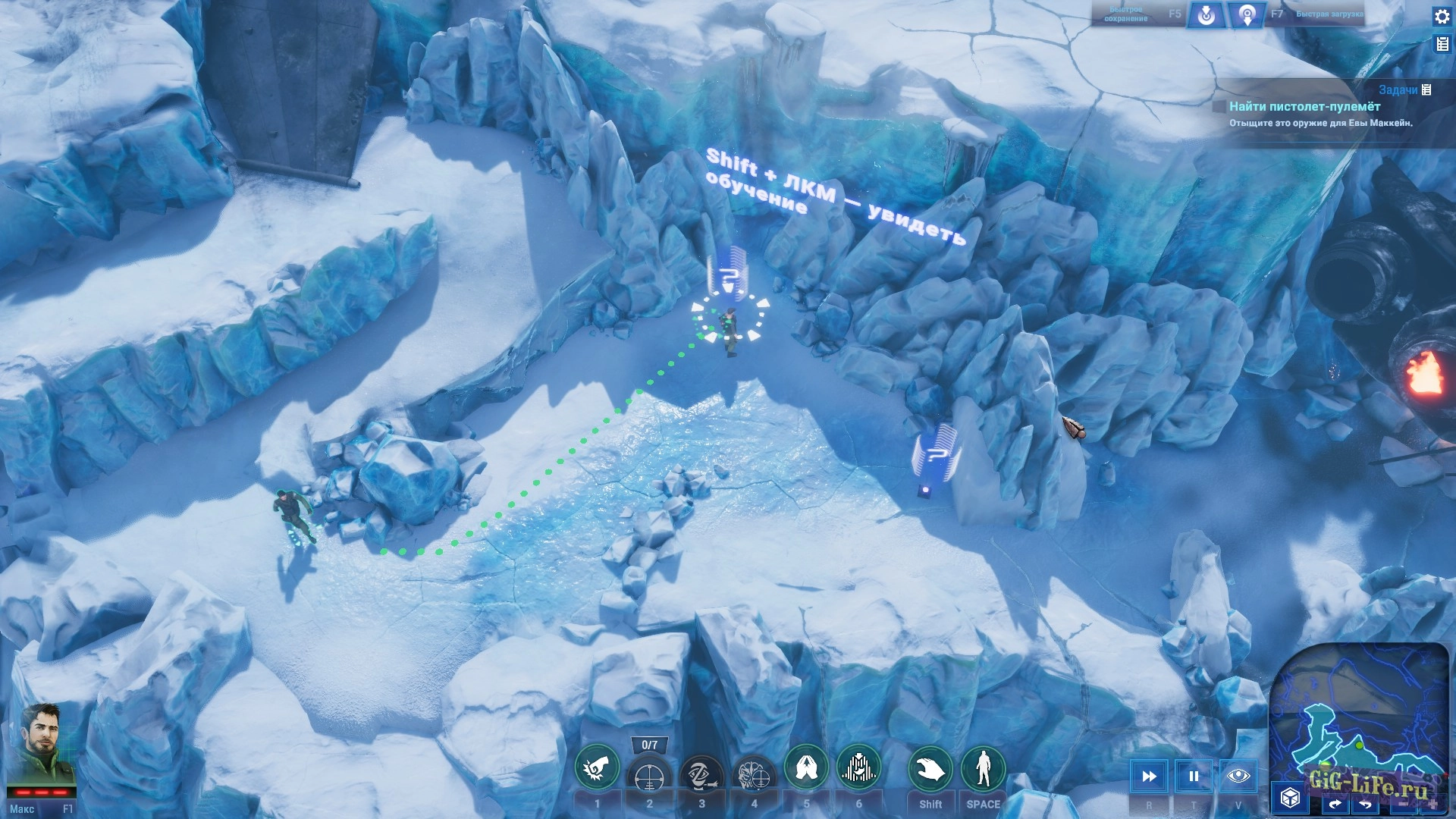Image resolution: width=1456 pixels, height=819 pixels.
Task: Select the striped cloak disguise ability
Action: [x=858, y=769]
